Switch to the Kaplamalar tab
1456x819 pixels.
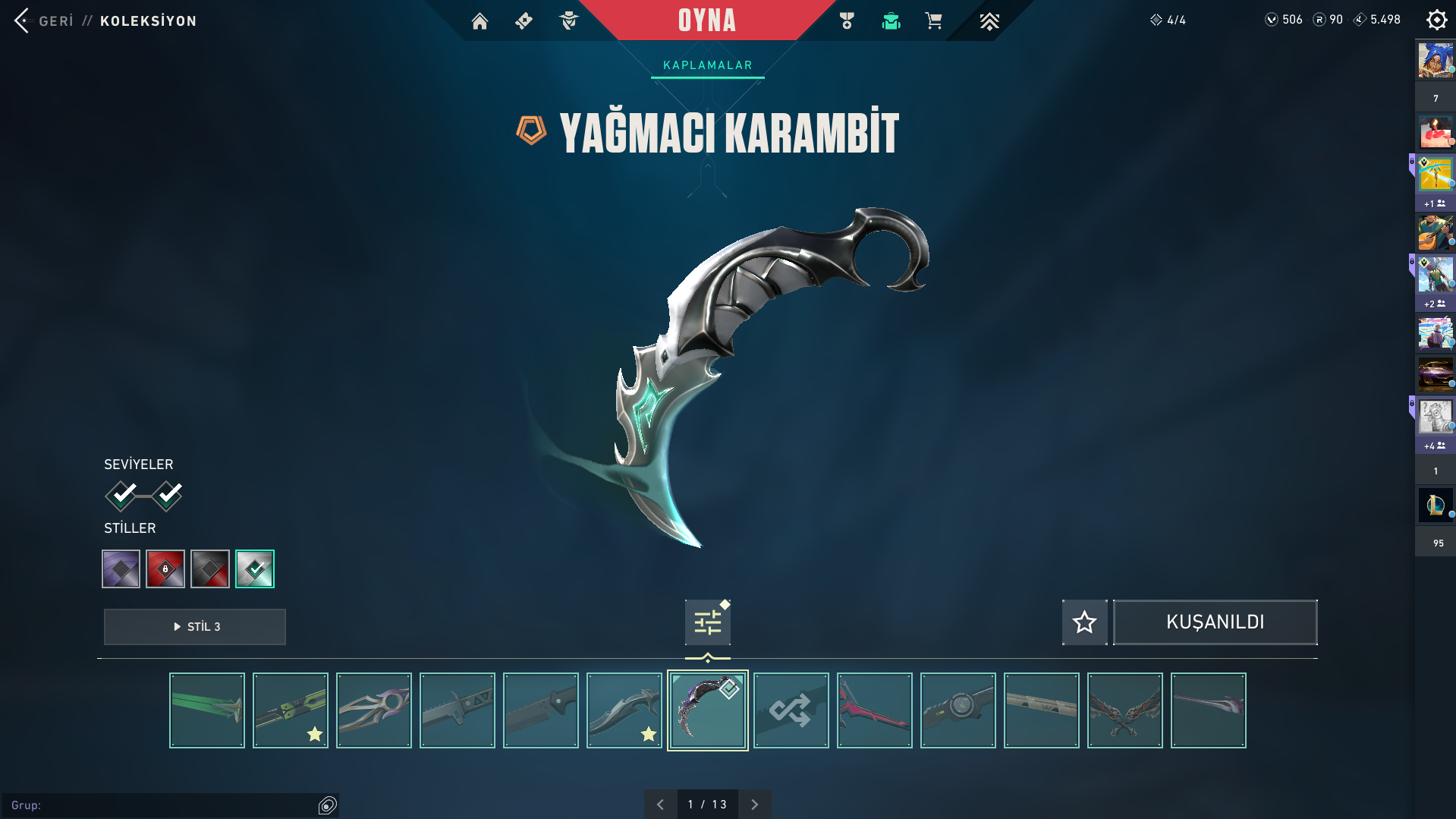click(x=707, y=65)
